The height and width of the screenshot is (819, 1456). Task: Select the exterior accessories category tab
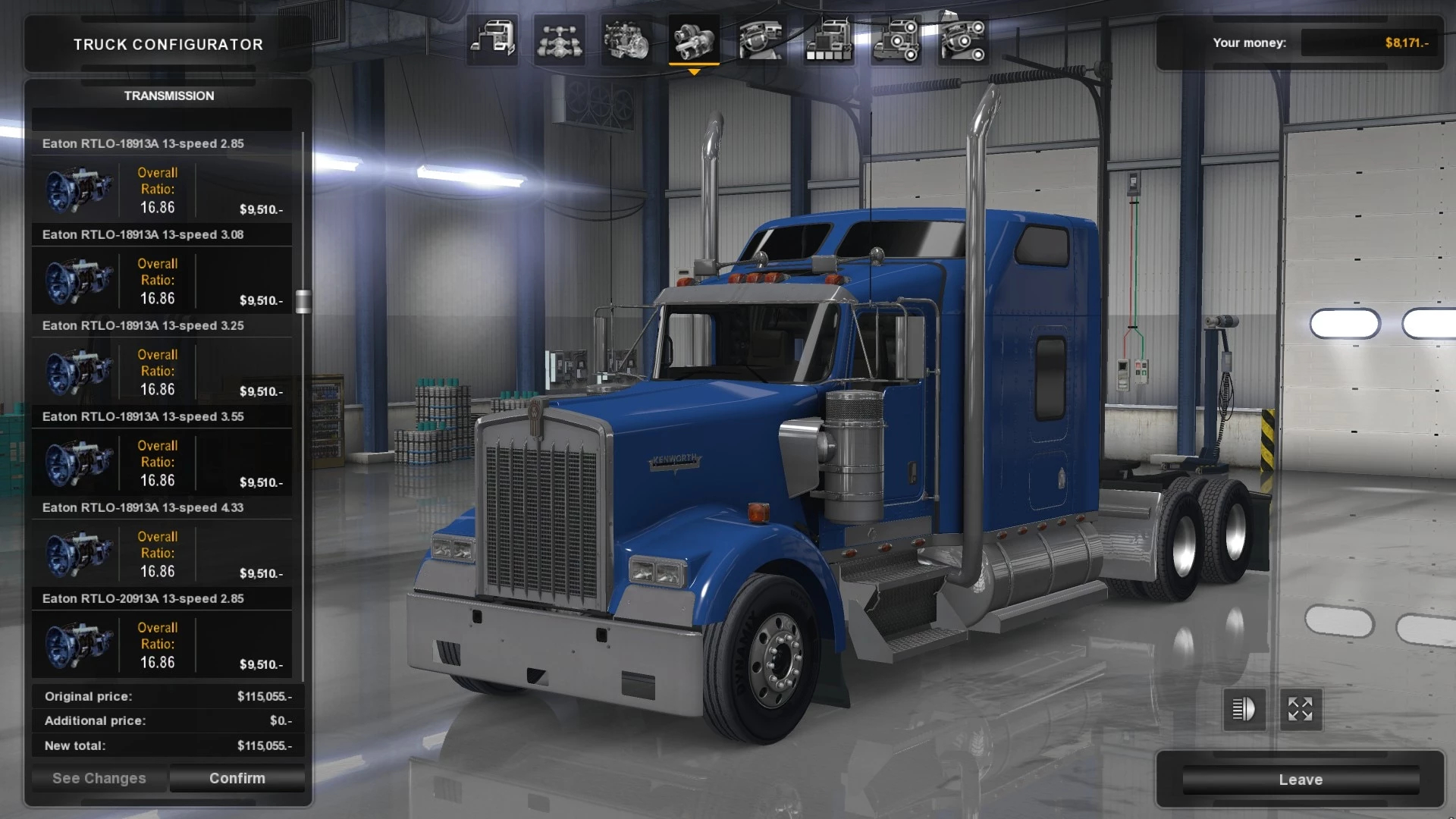[896, 39]
